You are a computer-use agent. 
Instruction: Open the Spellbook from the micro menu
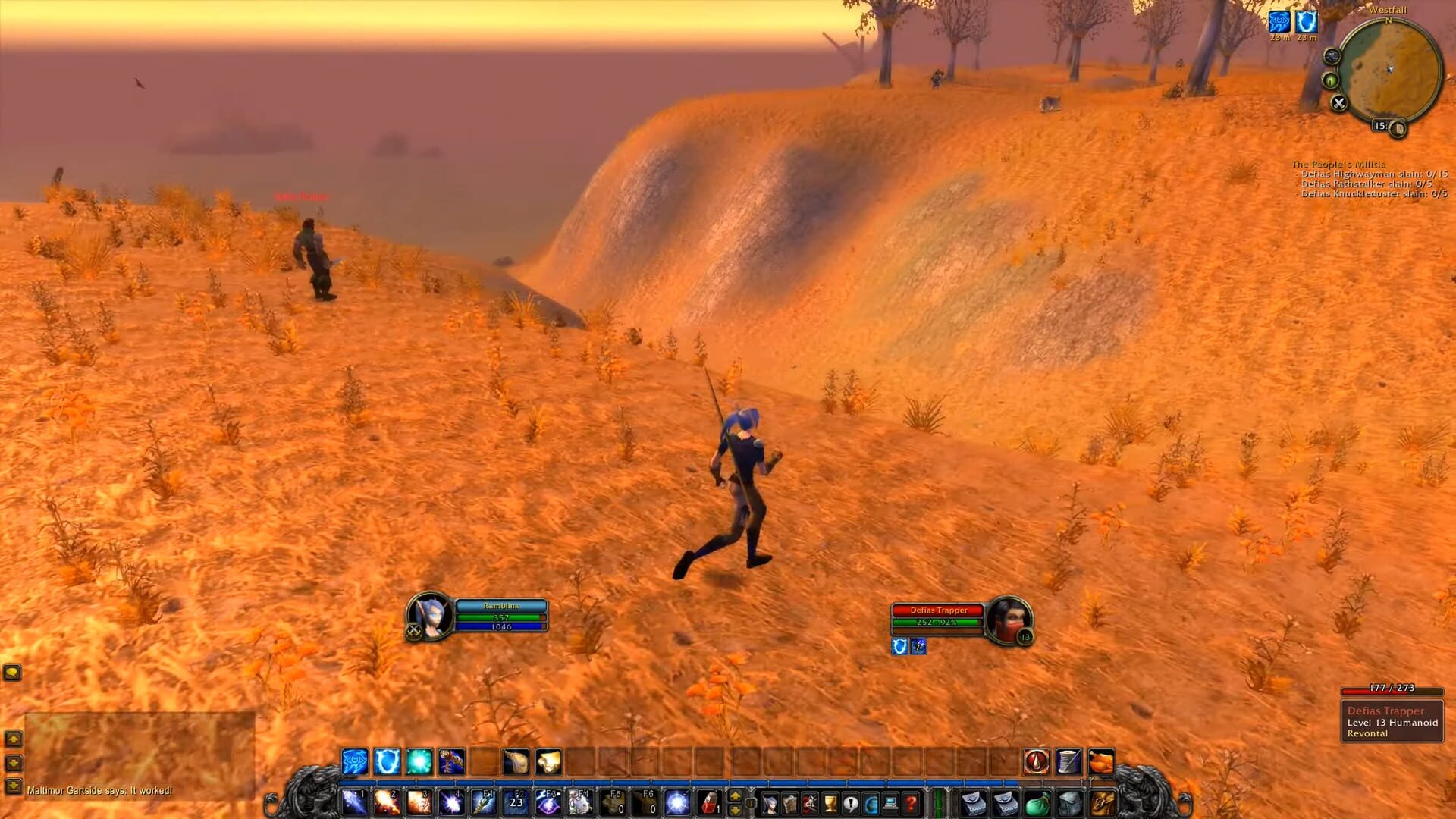789,804
